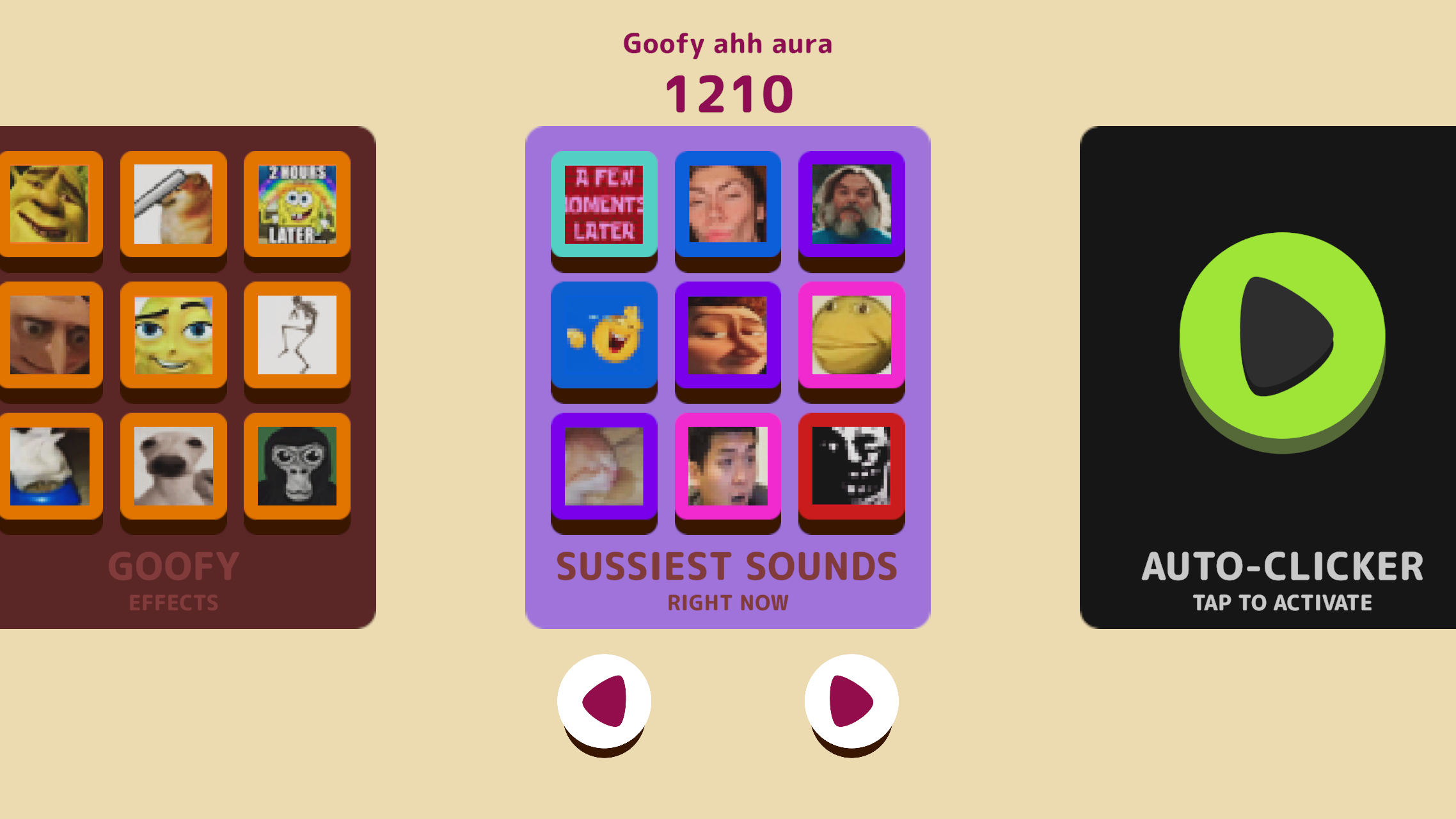Select the creepy dark face sound
Image resolution: width=1456 pixels, height=819 pixels.
(x=851, y=467)
